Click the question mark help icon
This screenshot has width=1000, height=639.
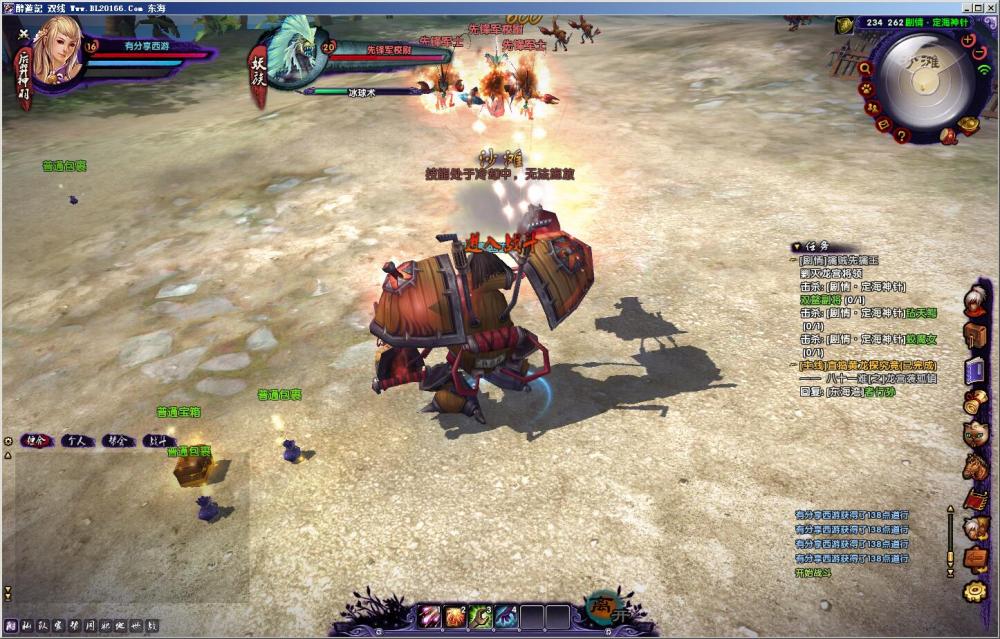tap(902, 136)
